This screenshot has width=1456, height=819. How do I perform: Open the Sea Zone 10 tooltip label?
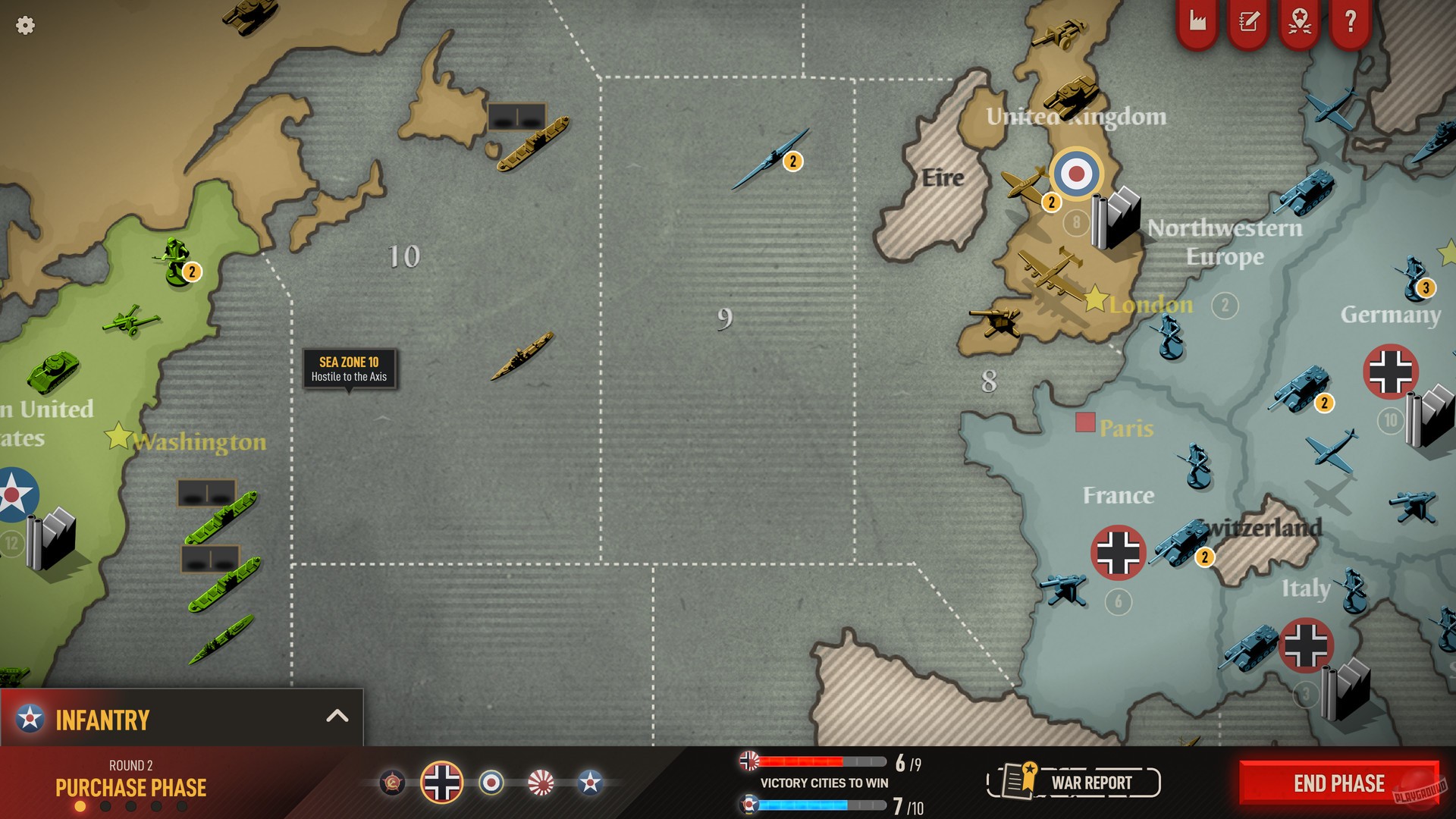pyautogui.click(x=348, y=369)
